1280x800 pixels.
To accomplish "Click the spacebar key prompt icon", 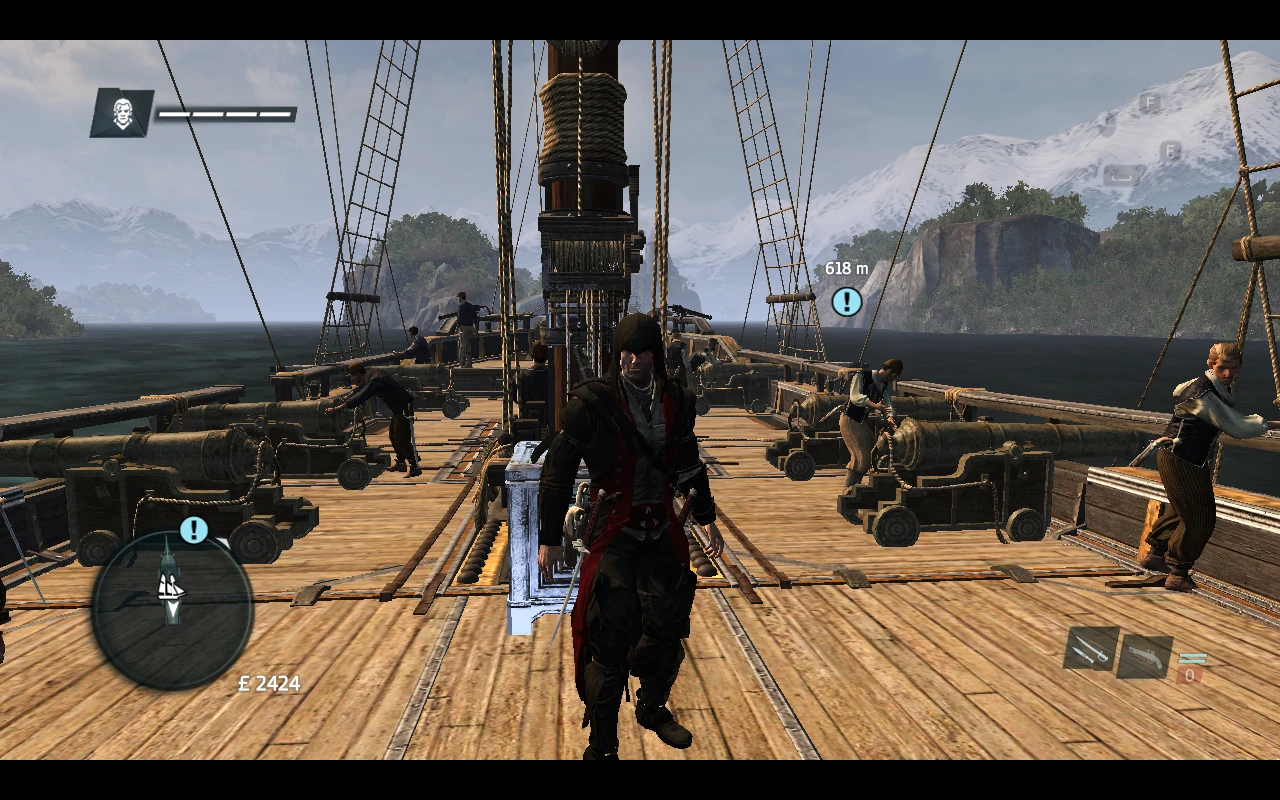I will pyautogui.click(x=1120, y=174).
